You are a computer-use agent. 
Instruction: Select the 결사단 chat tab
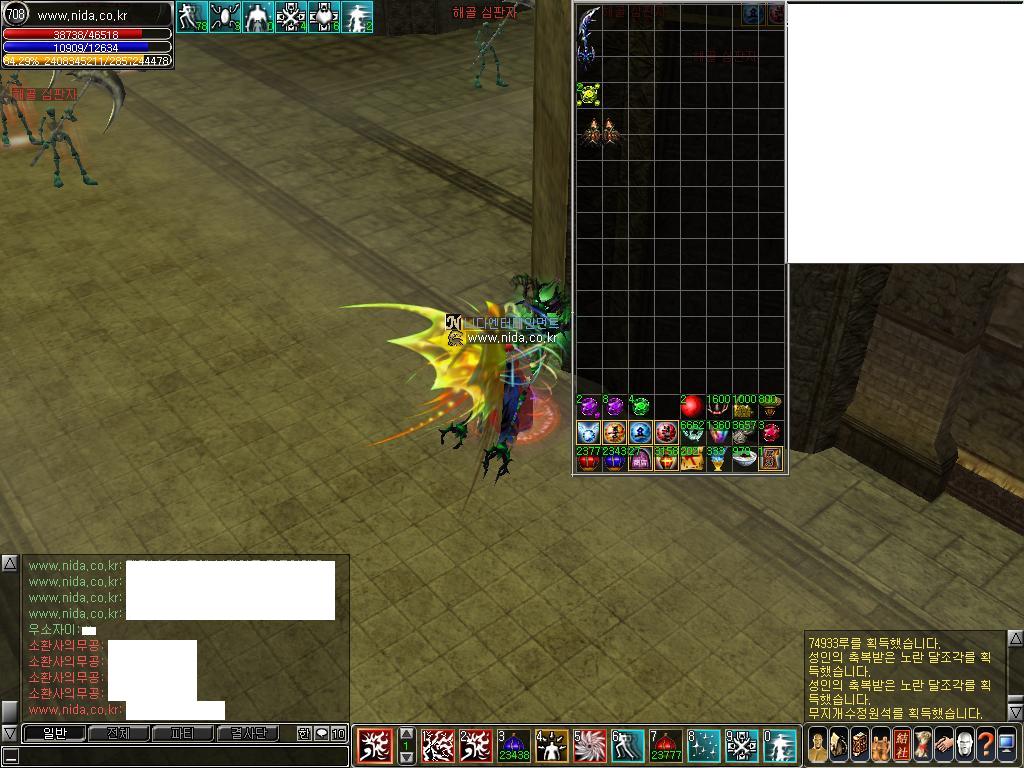point(248,733)
